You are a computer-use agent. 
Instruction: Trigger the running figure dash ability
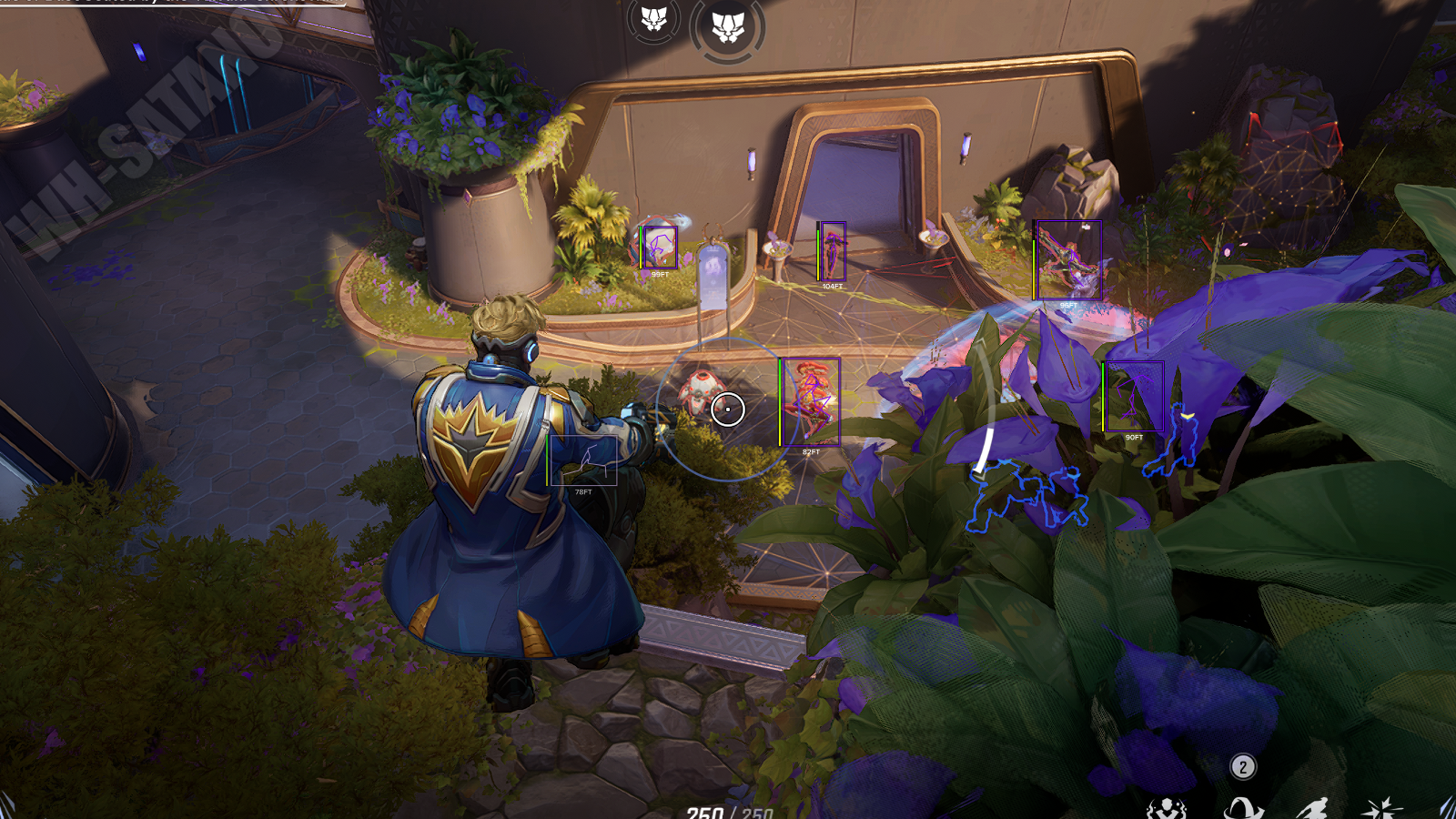(x=1311, y=808)
